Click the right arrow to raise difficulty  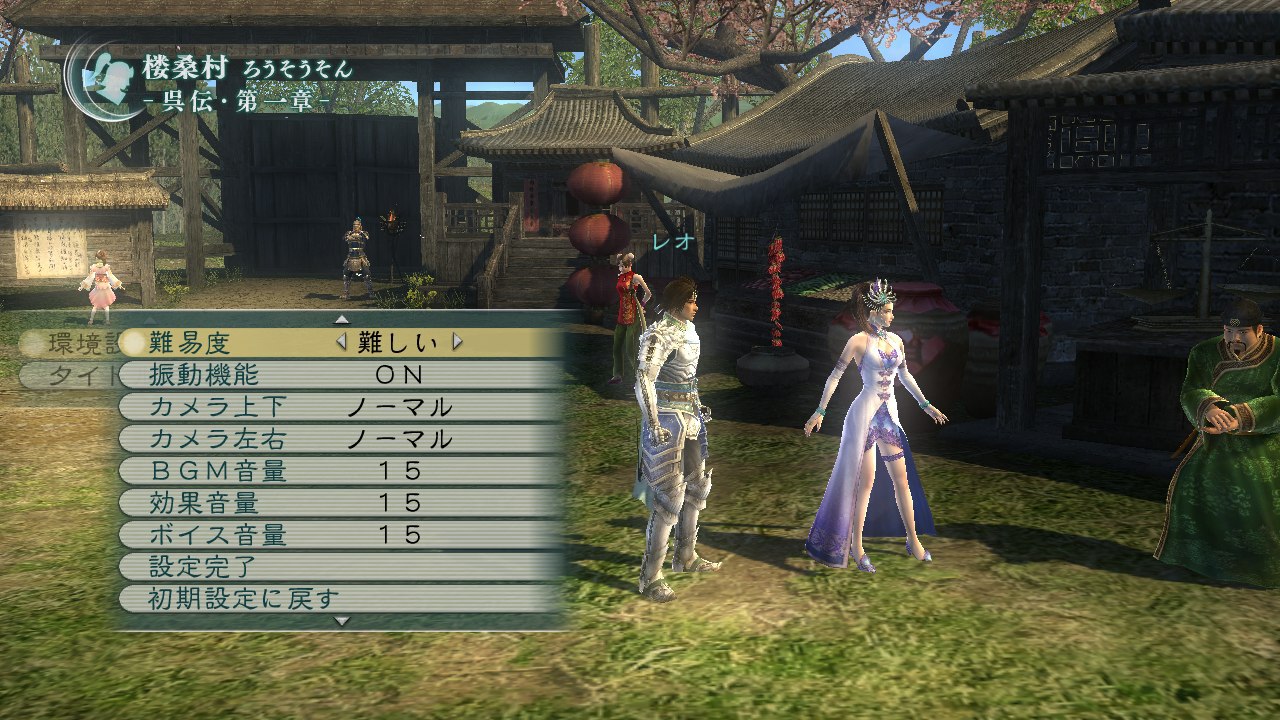pyautogui.click(x=455, y=341)
